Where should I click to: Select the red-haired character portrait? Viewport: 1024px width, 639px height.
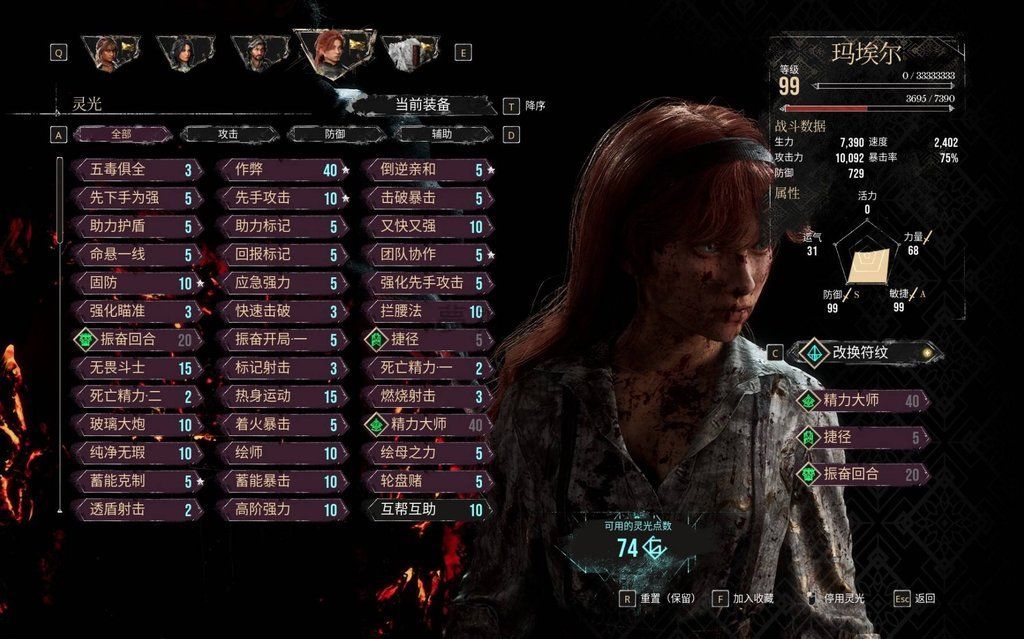click(x=332, y=52)
